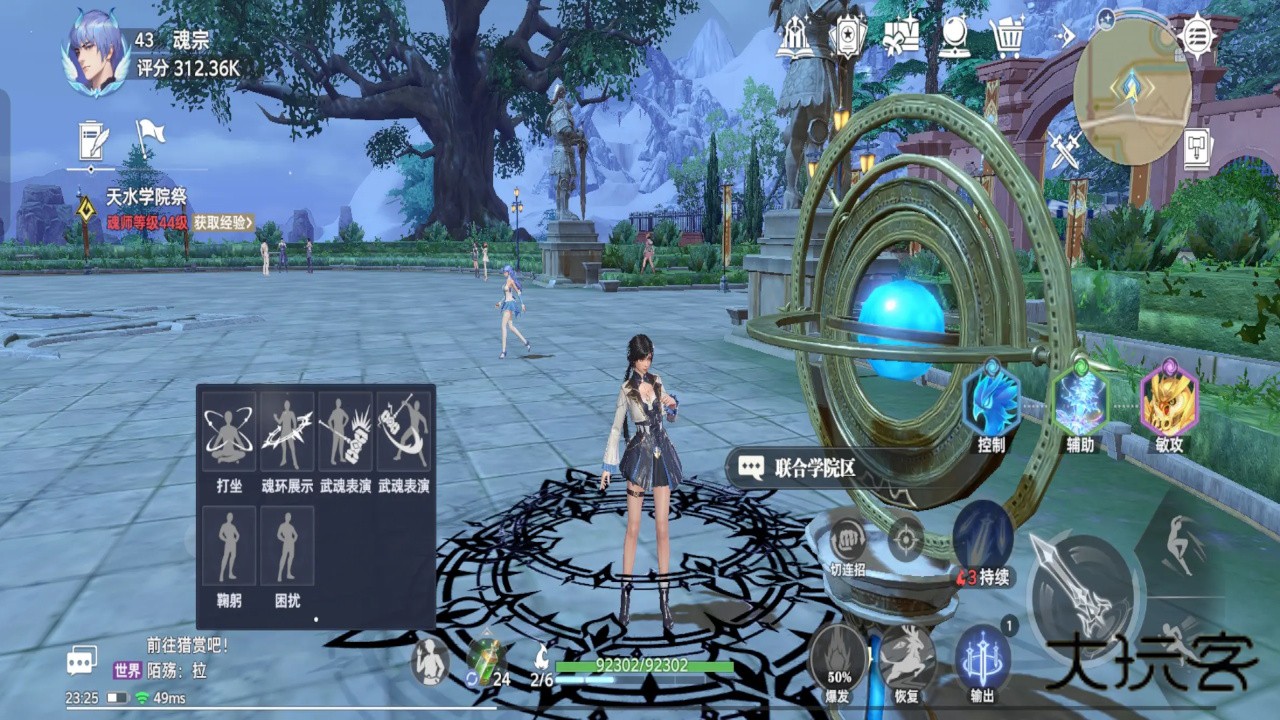This screenshot has width=1280, height=720.
Task: Use the 恢复 recovery deer skill
Action: click(x=907, y=660)
